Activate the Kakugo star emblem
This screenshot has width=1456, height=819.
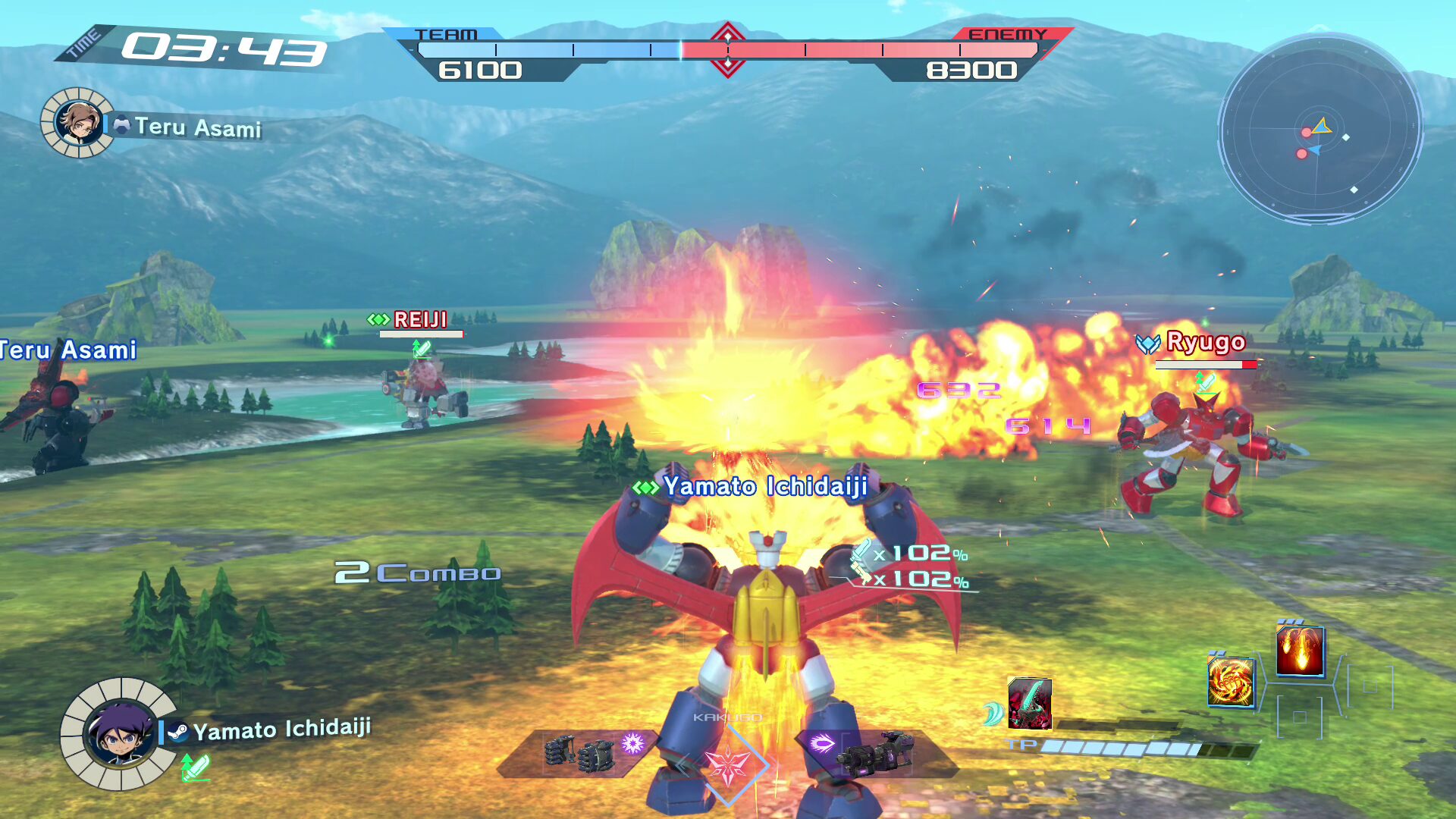coord(728,764)
